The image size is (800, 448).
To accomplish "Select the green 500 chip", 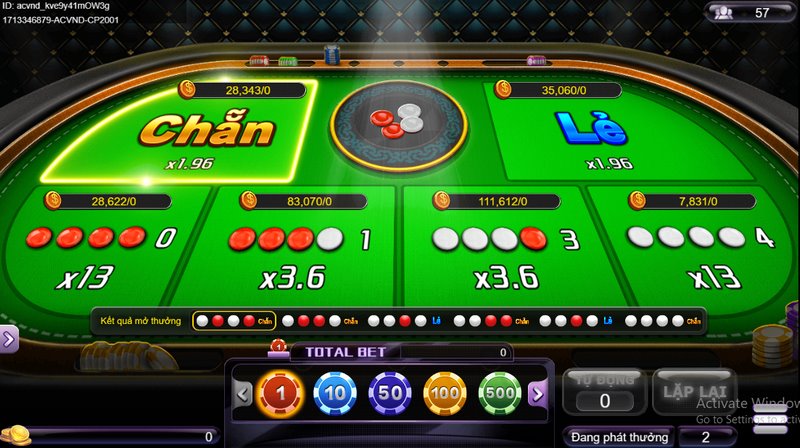I will 499,393.
